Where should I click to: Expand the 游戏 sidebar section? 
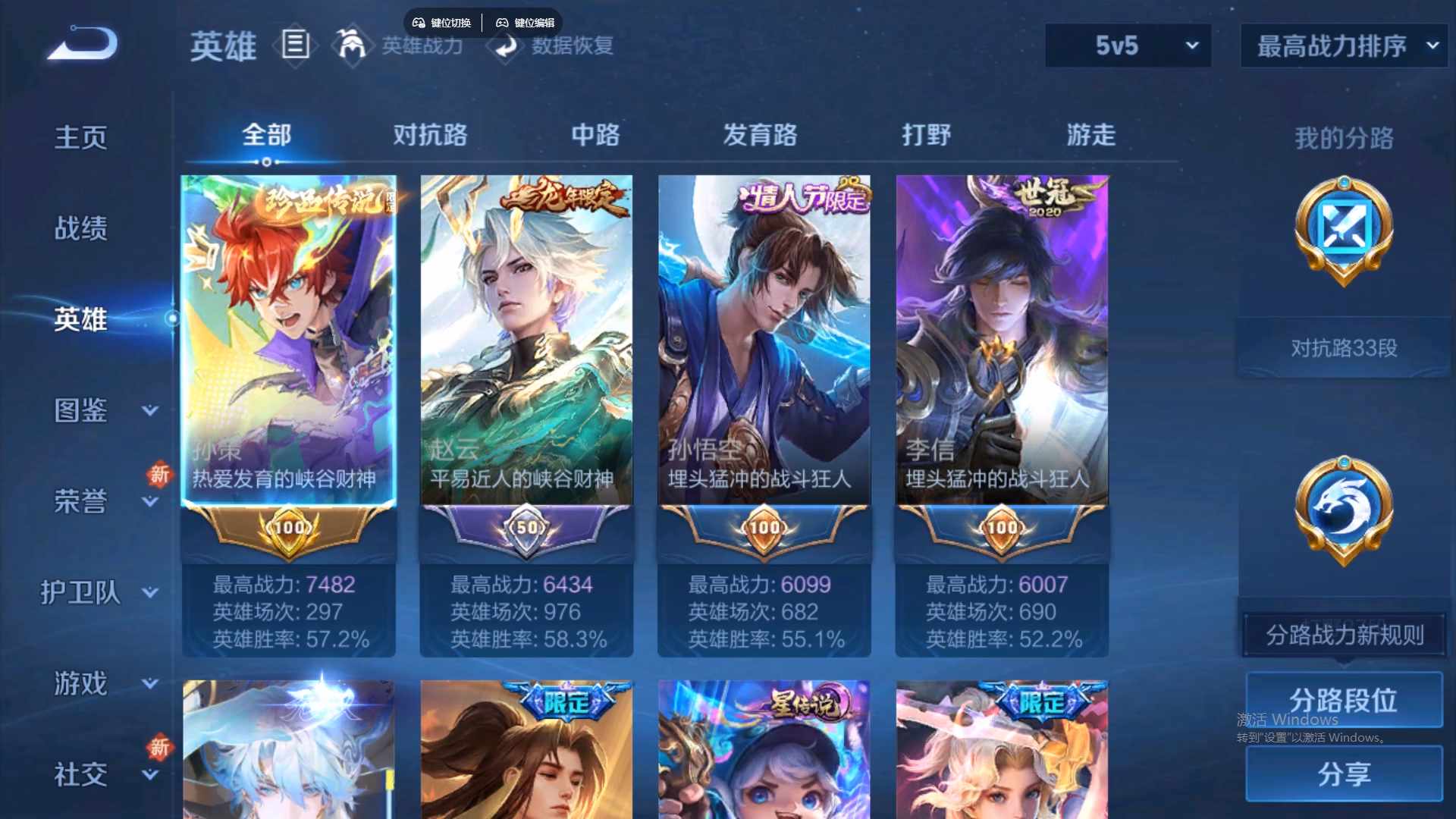[81, 682]
